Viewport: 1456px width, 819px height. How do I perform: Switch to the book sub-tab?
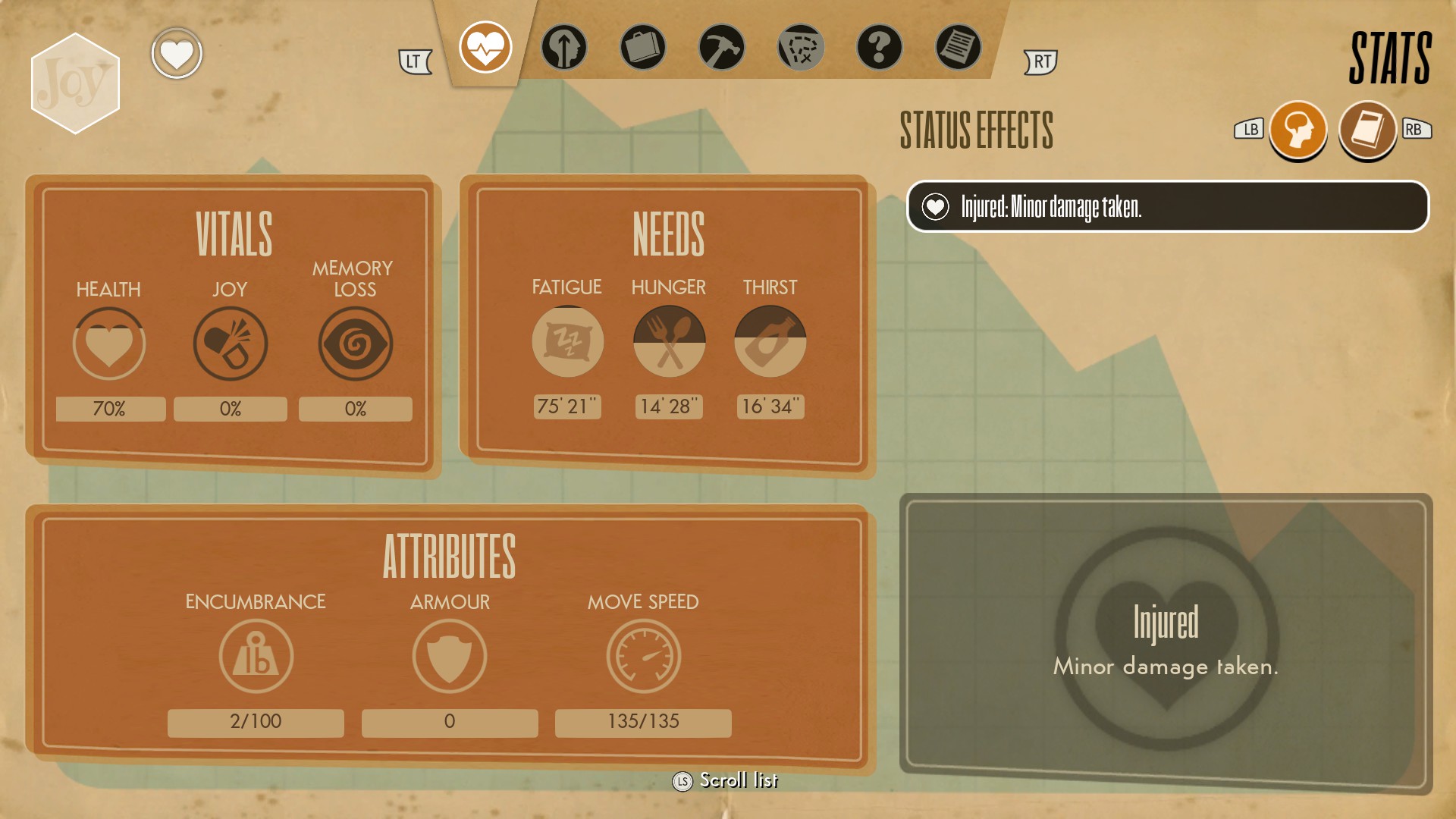1367,130
